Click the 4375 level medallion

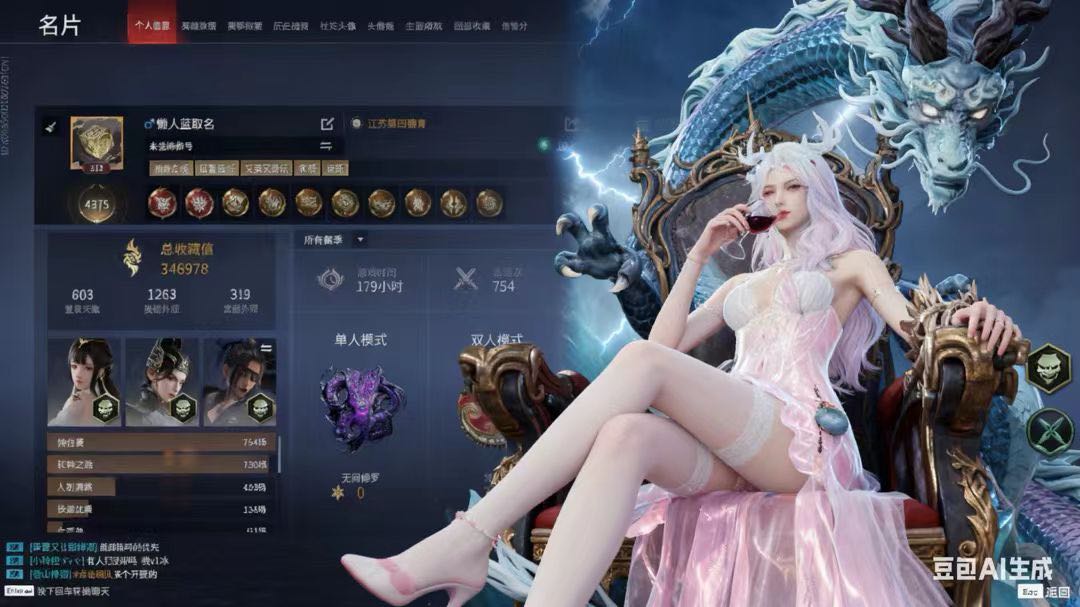[x=96, y=203]
